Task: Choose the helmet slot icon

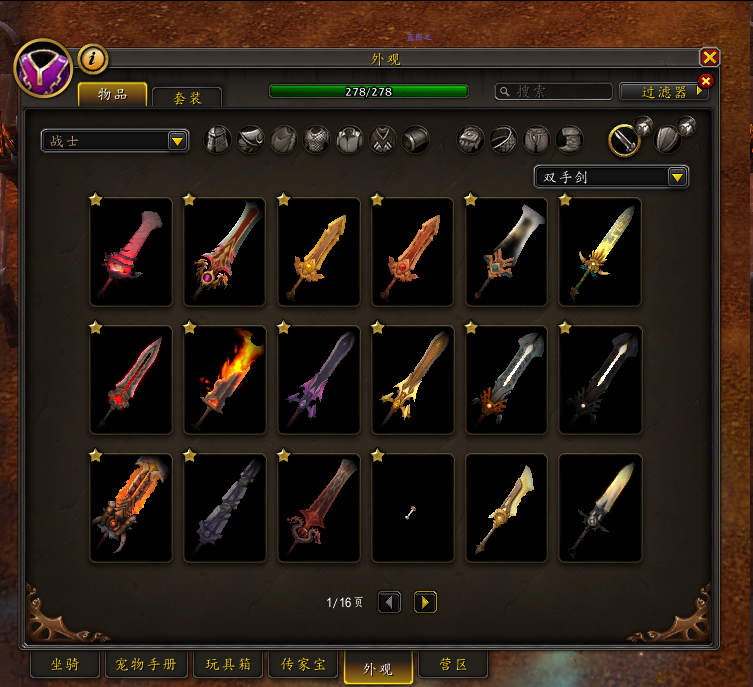Action: point(218,139)
